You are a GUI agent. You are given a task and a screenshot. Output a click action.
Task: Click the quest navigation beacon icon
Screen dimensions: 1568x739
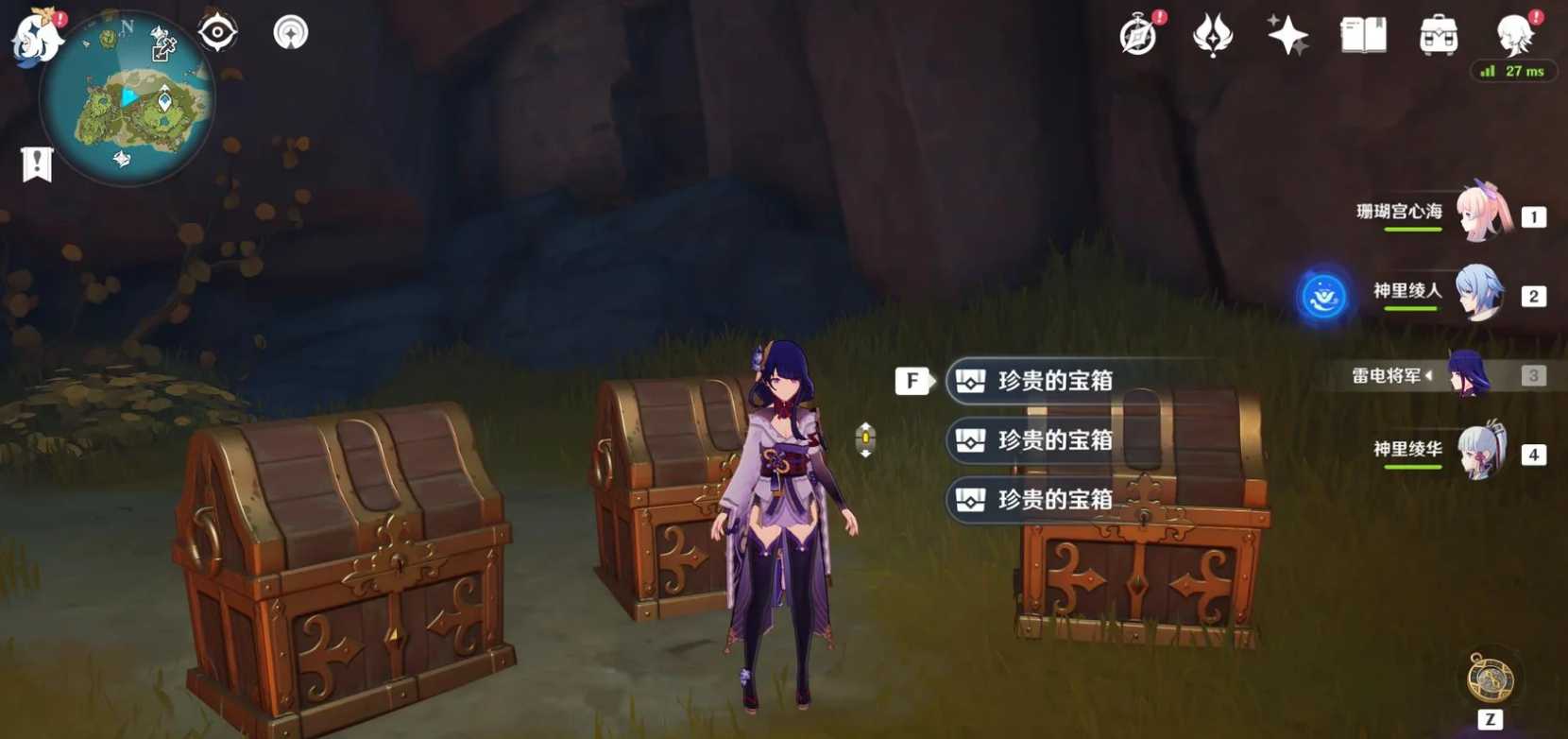pyautogui.click(x=290, y=31)
